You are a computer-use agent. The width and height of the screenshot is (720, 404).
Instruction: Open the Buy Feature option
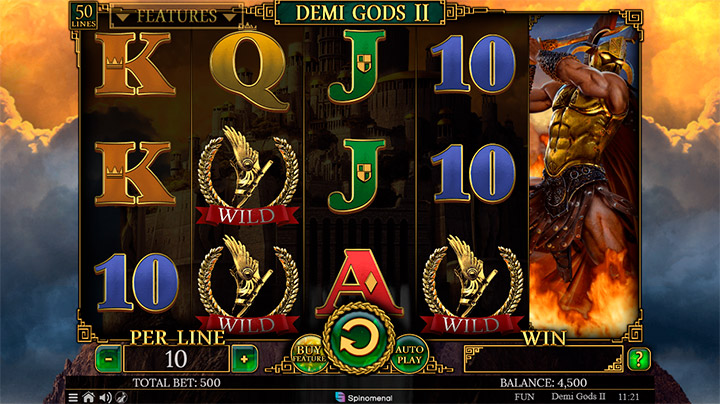307,352
